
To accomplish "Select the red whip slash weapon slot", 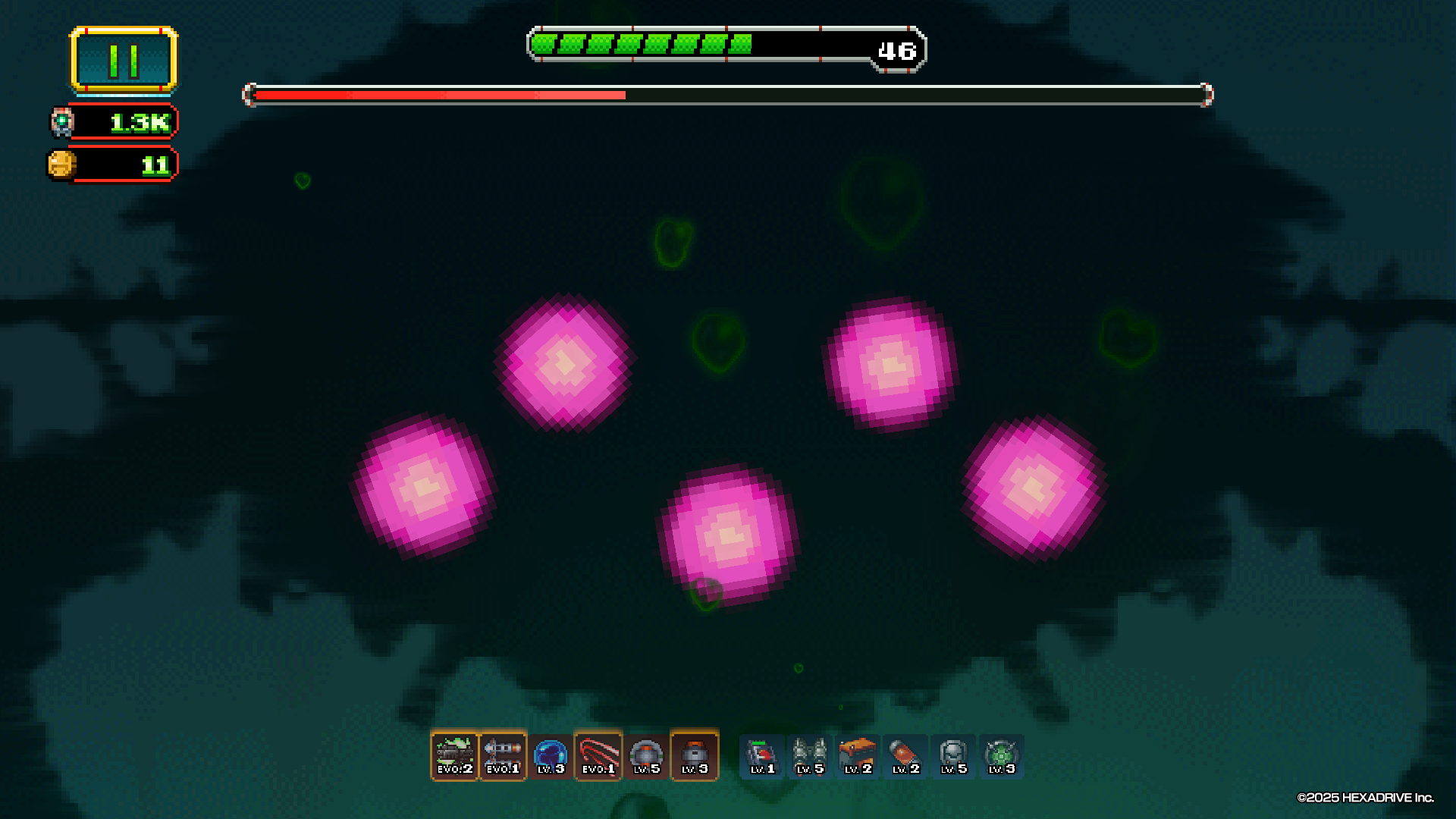I will [598, 756].
